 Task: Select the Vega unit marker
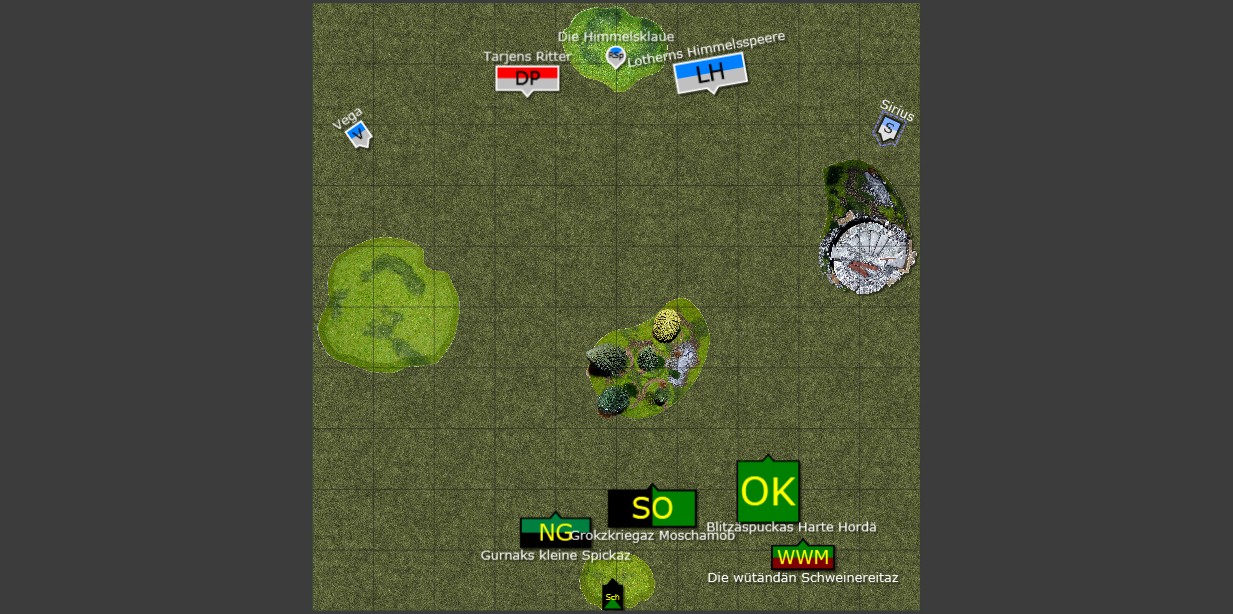coord(358,133)
